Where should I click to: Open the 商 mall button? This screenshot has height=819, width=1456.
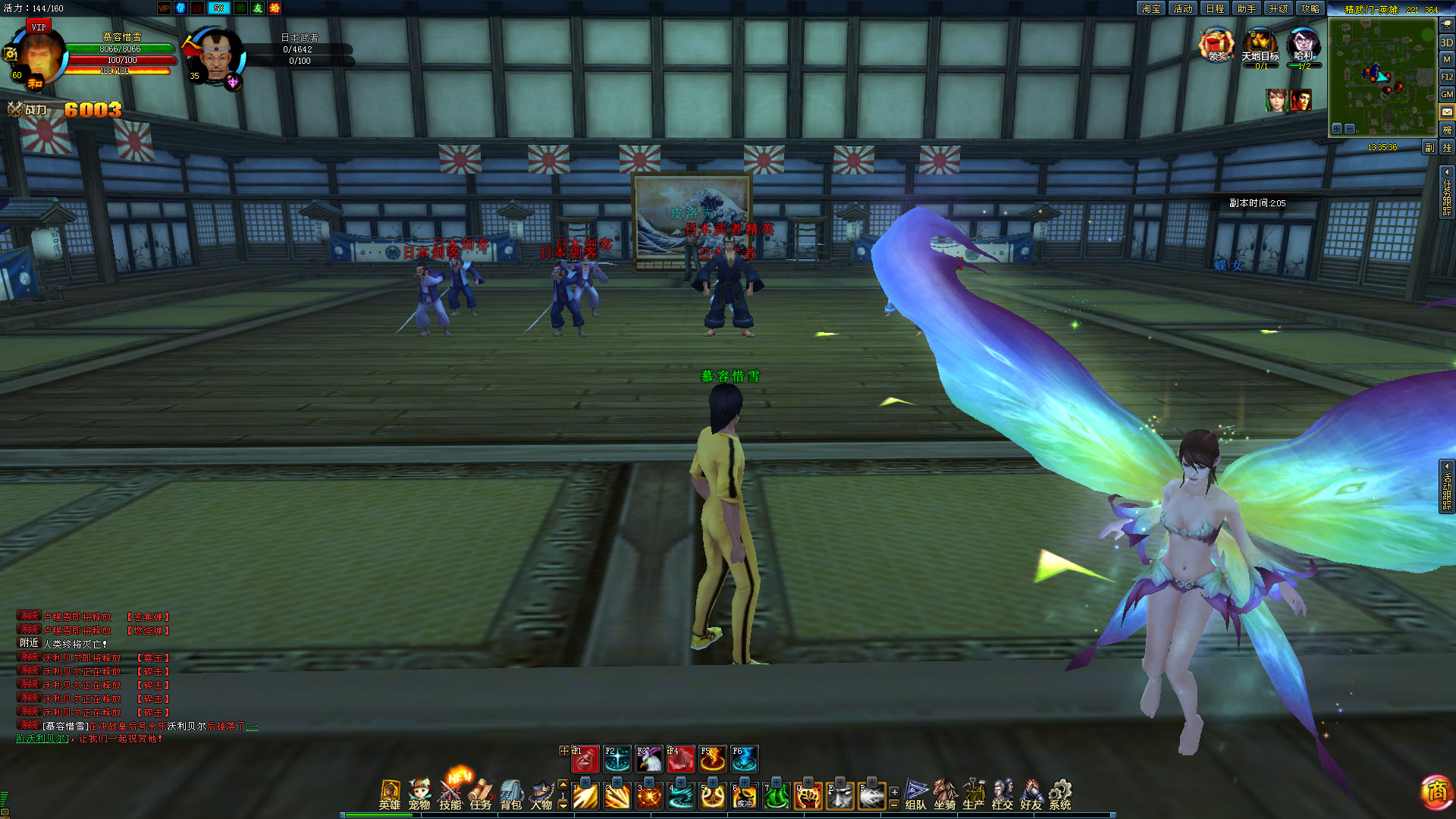[1436, 792]
